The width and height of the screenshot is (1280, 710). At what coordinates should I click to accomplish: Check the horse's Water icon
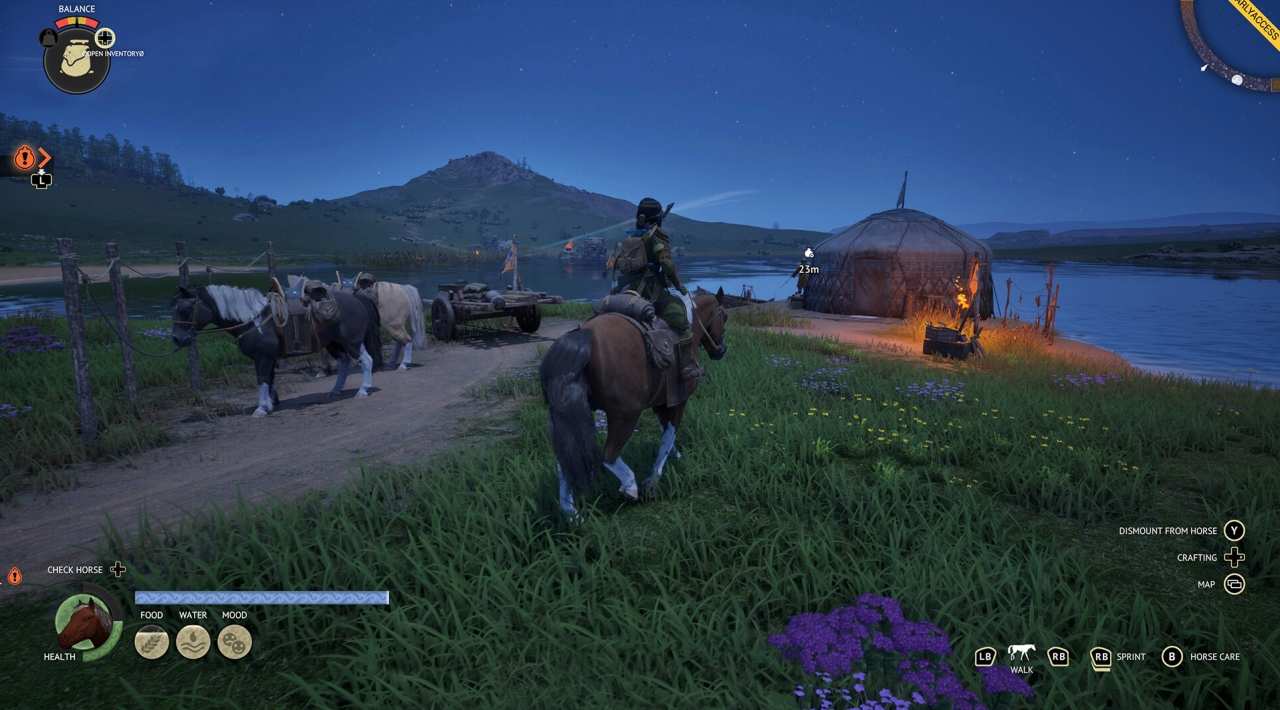click(193, 642)
